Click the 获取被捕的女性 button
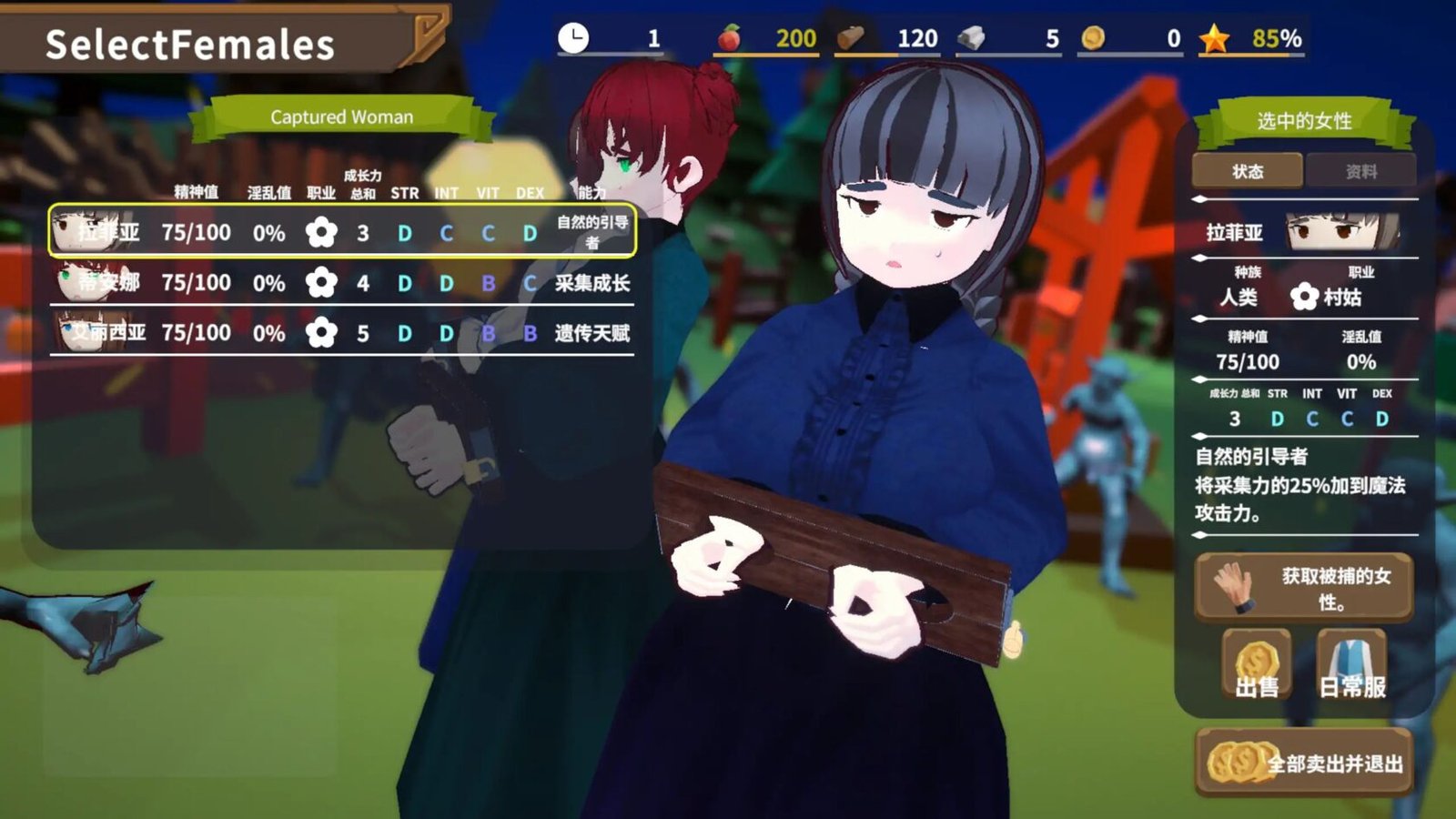The height and width of the screenshot is (819, 1456). [1304, 588]
